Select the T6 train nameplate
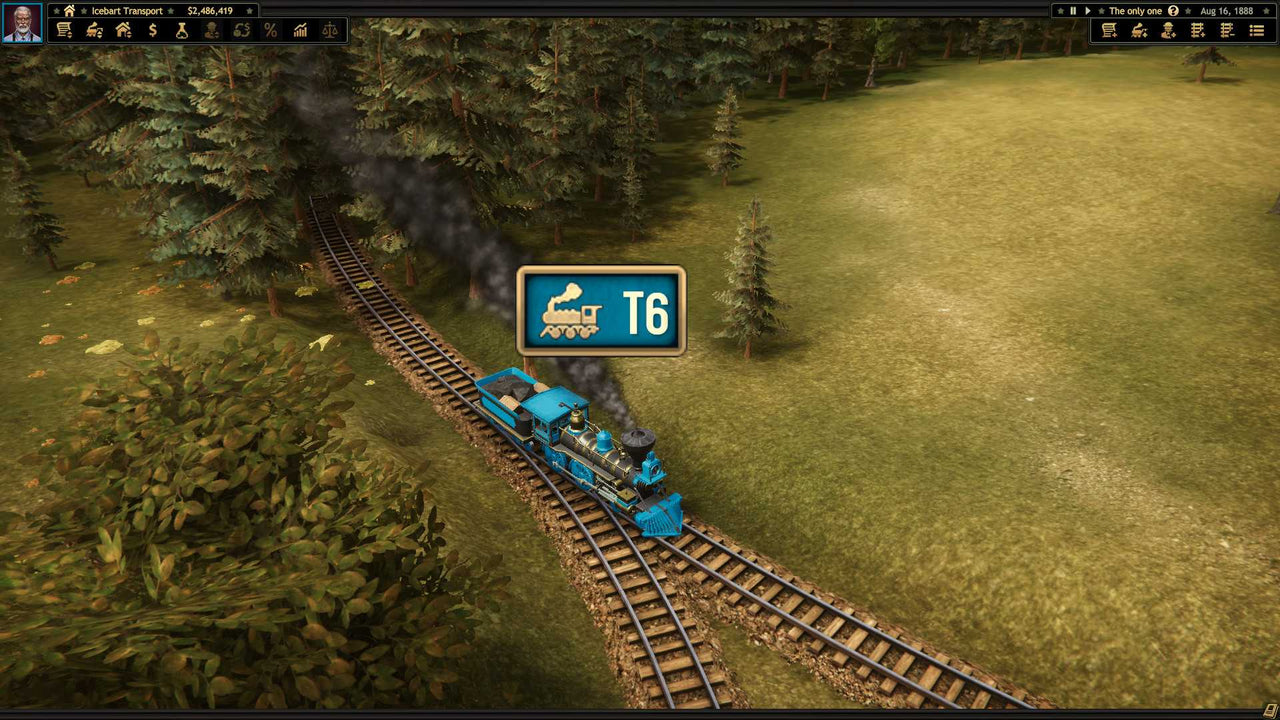This screenshot has width=1280, height=720. tap(600, 310)
